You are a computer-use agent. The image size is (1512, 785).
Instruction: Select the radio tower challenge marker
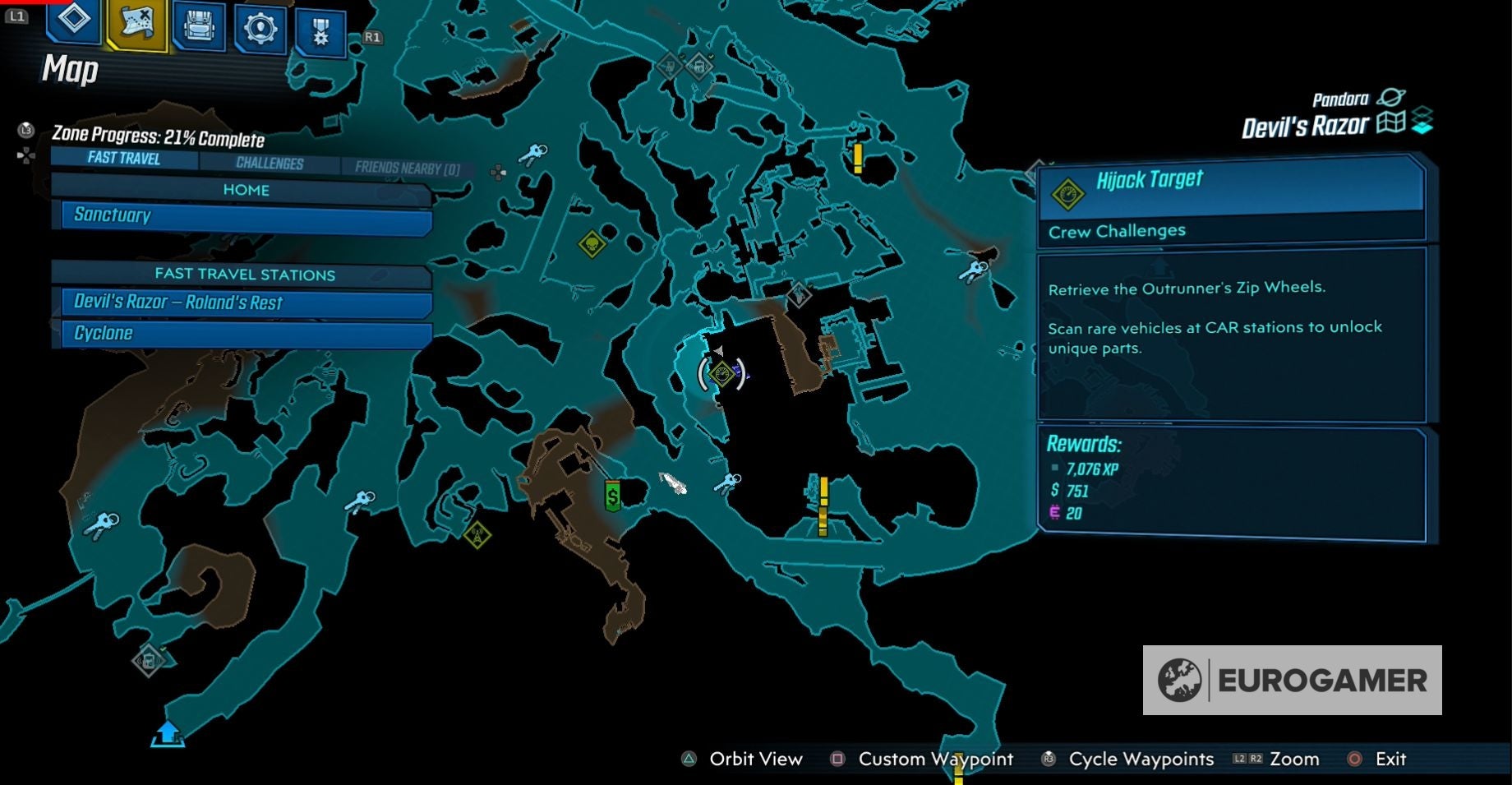point(477,536)
